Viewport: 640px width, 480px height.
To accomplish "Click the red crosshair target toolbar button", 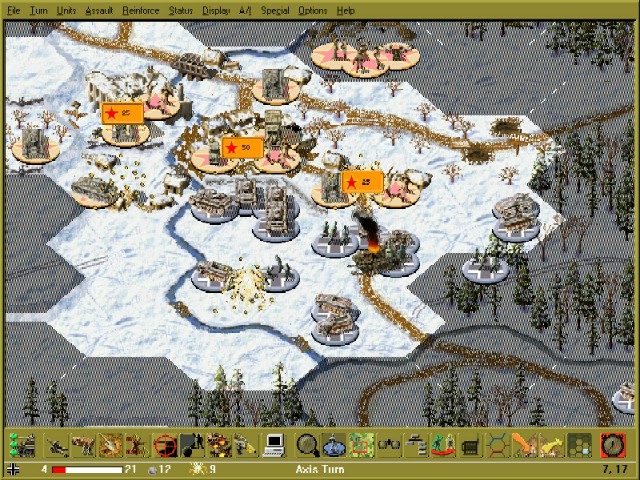I will click(x=167, y=444).
